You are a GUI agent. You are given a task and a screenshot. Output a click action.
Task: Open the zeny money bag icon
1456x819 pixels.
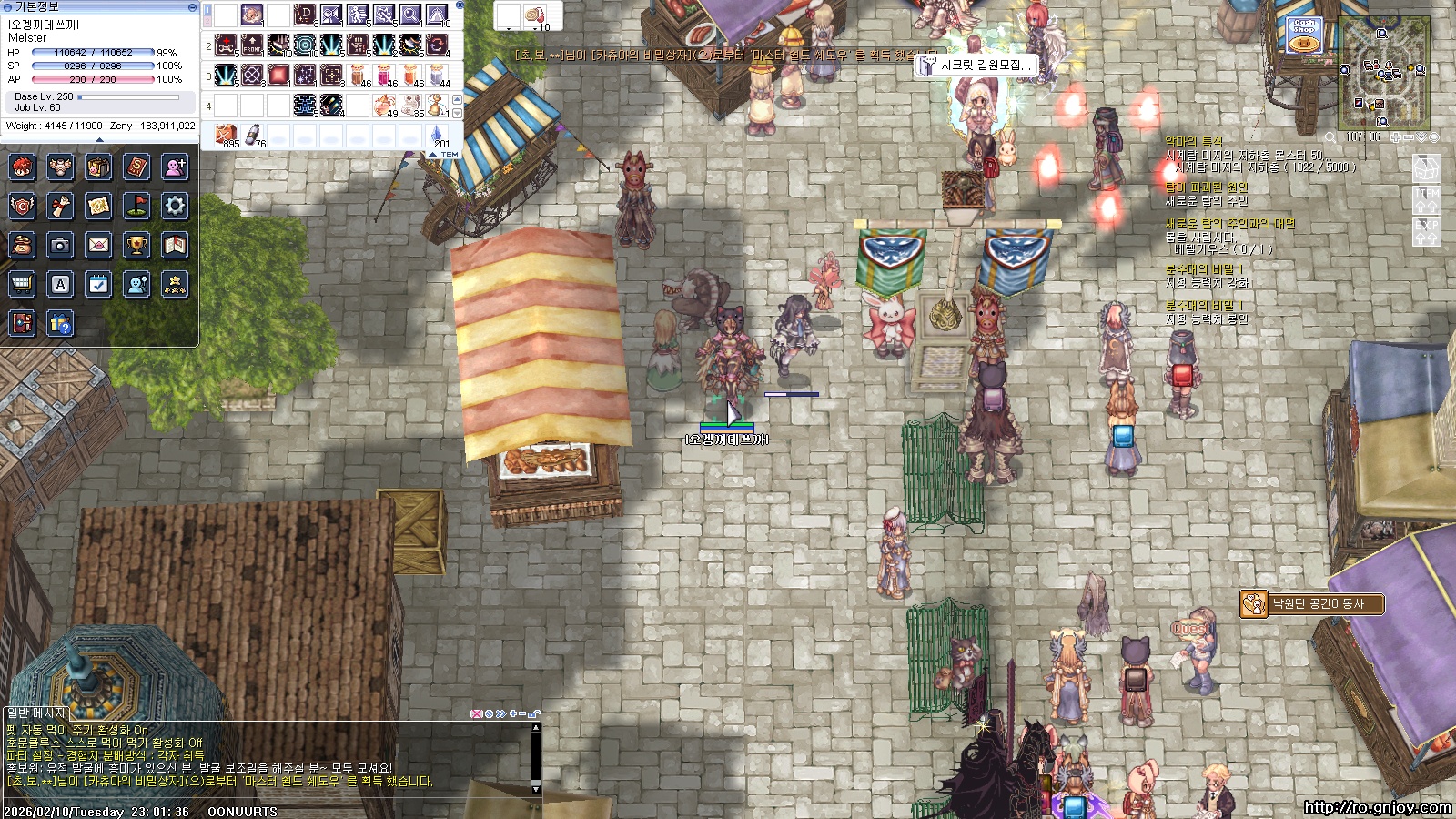pos(22,245)
